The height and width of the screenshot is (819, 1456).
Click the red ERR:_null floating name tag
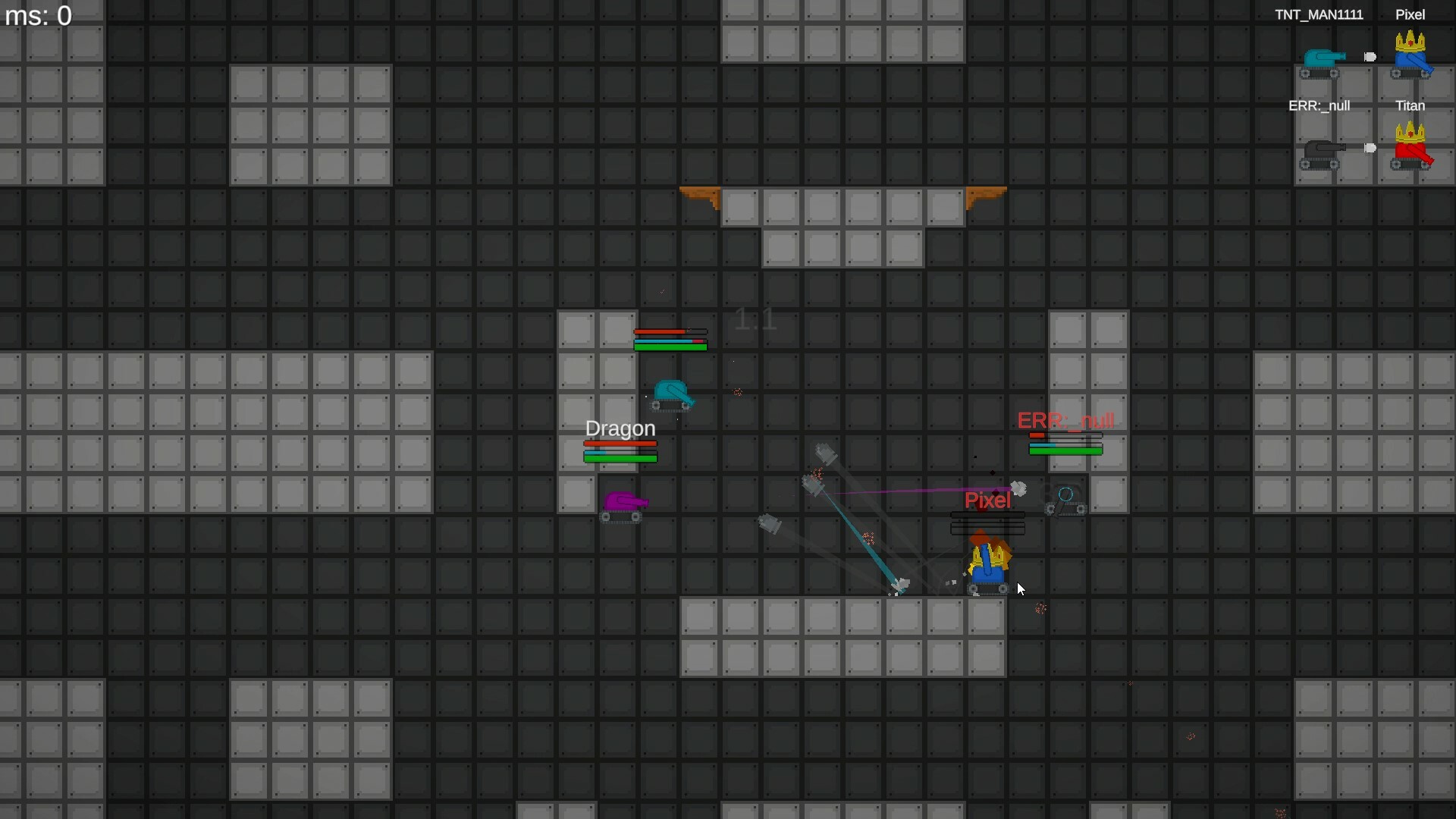point(1065,419)
